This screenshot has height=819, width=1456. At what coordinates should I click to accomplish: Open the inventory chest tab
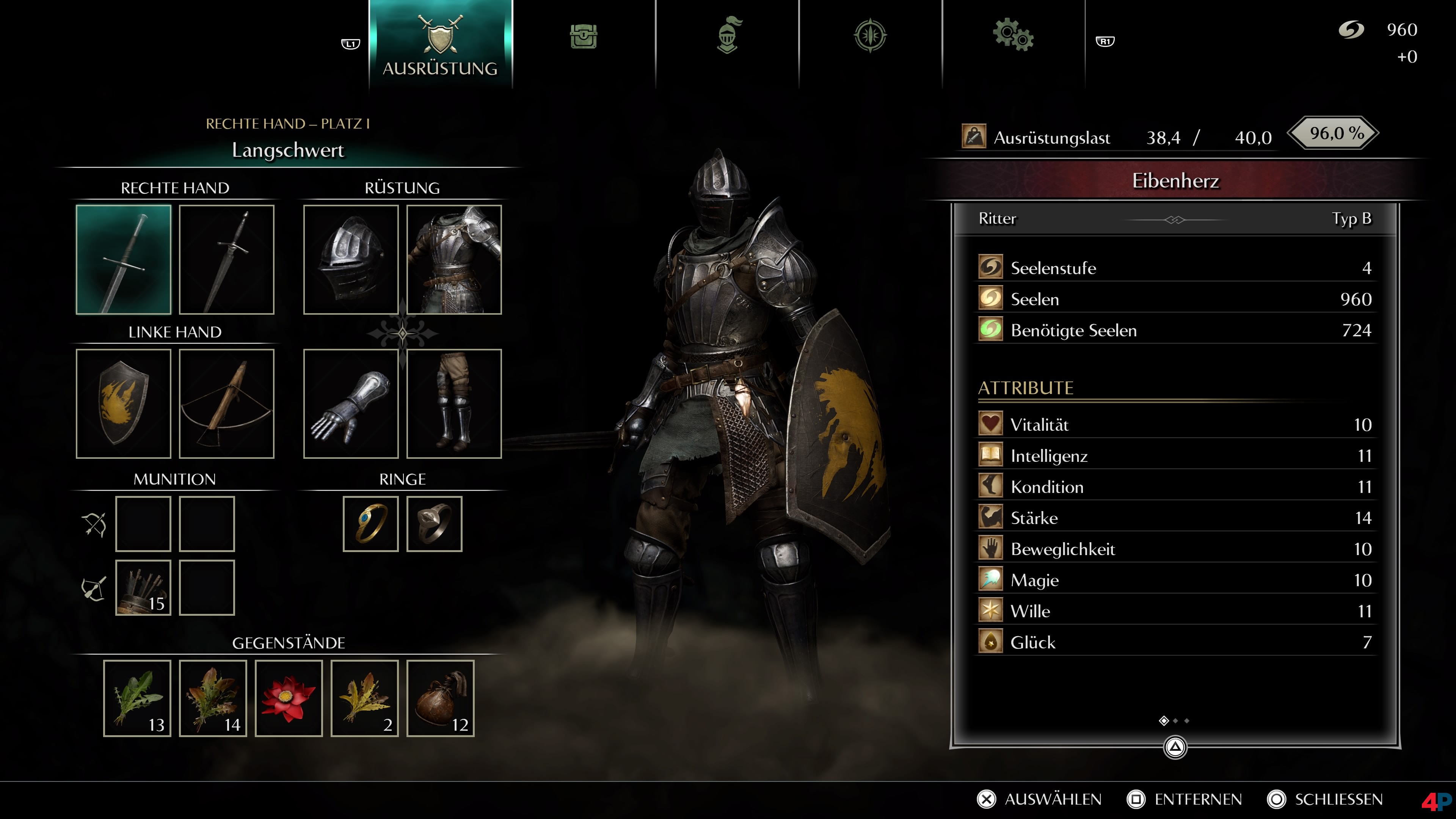pyautogui.click(x=583, y=37)
